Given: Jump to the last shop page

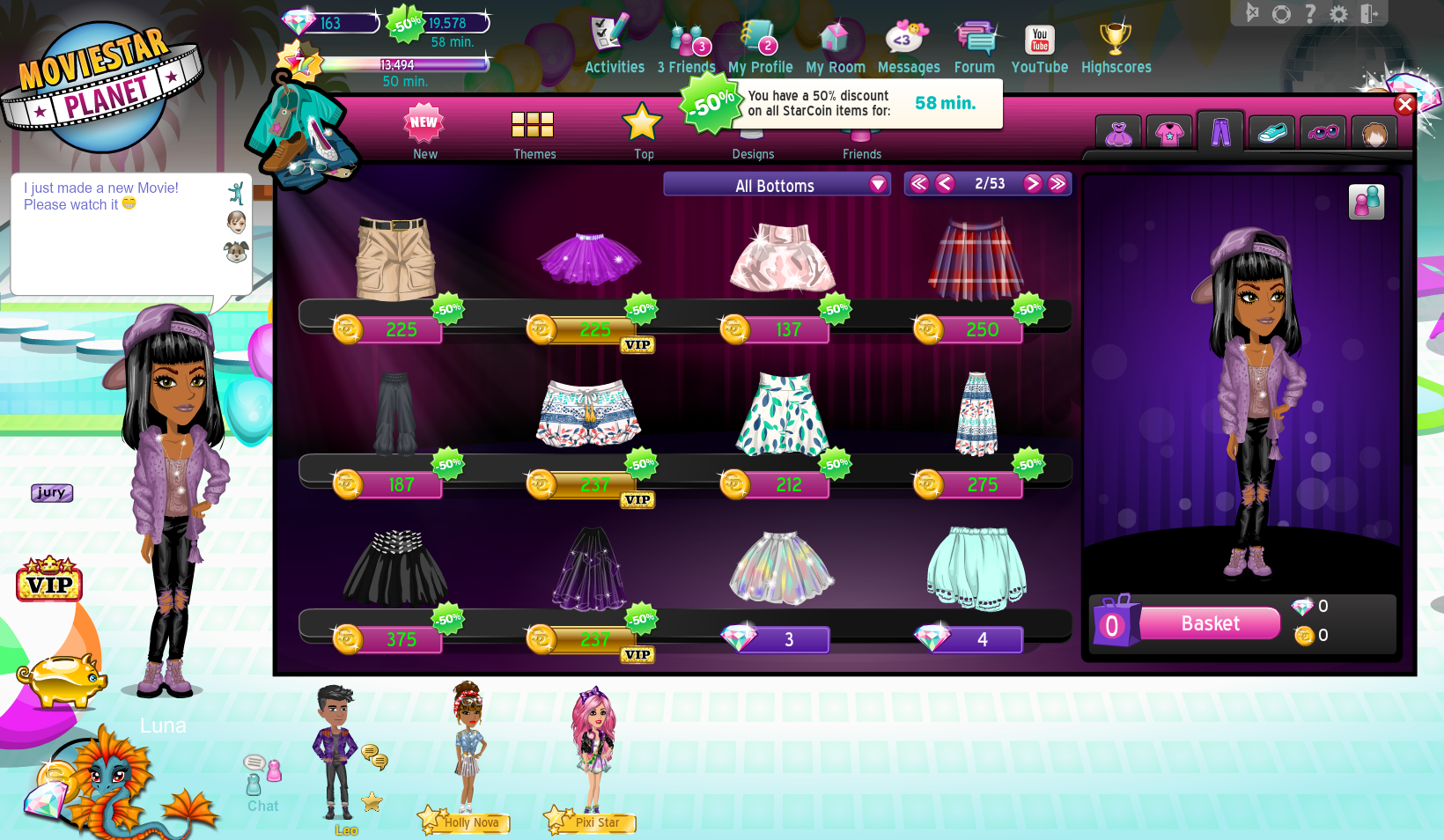Looking at the screenshot, I should [x=1057, y=183].
